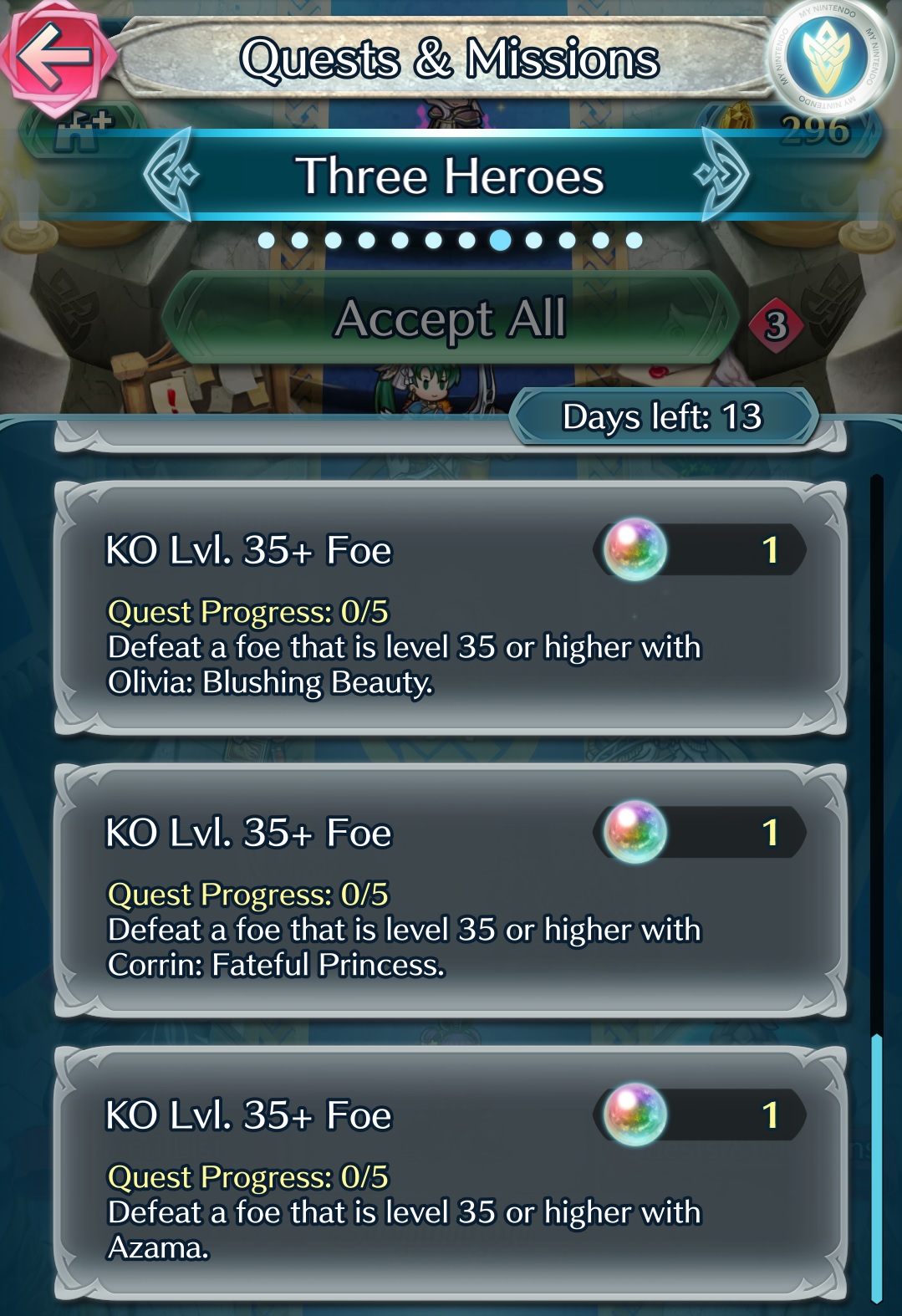Viewport: 902px width, 1316px height.
Task: Select the Olivia: Blushing Beauty quest
Action: point(450,610)
